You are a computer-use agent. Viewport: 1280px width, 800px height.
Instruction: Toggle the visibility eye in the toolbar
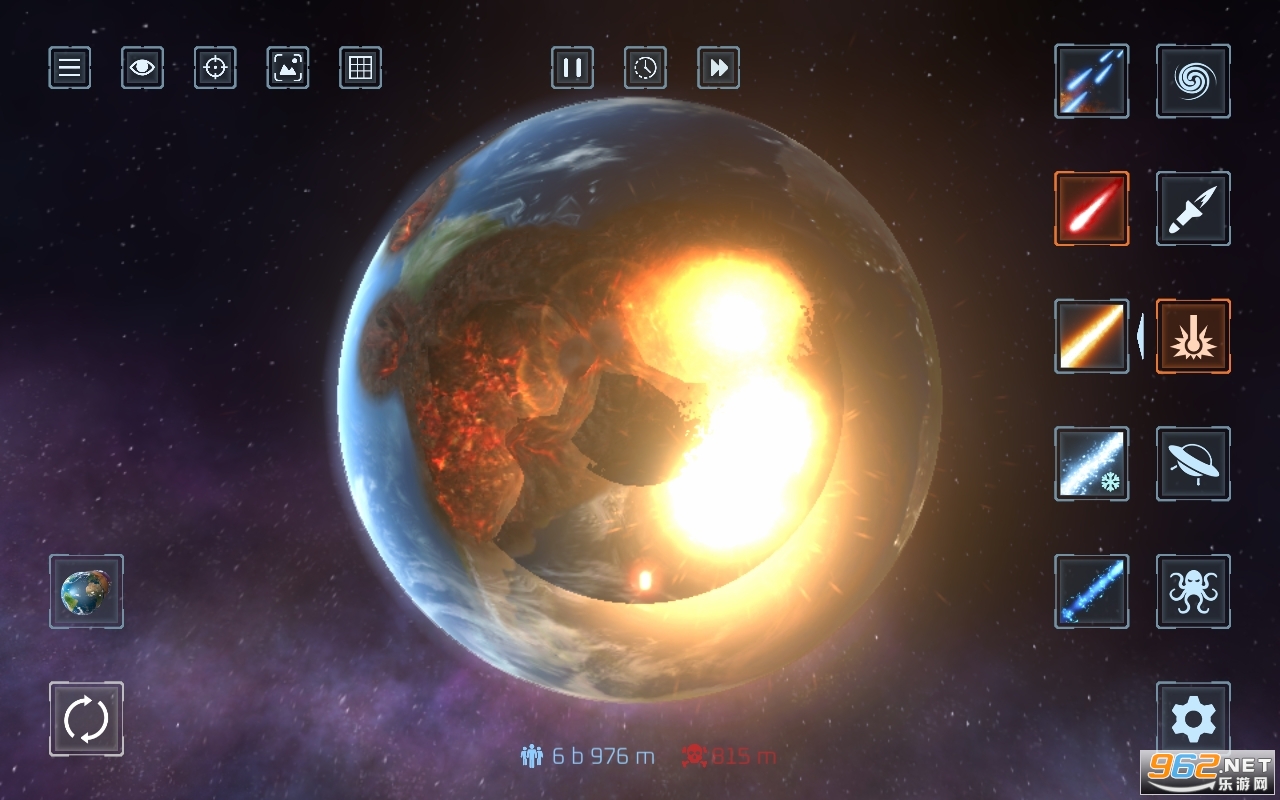point(142,68)
